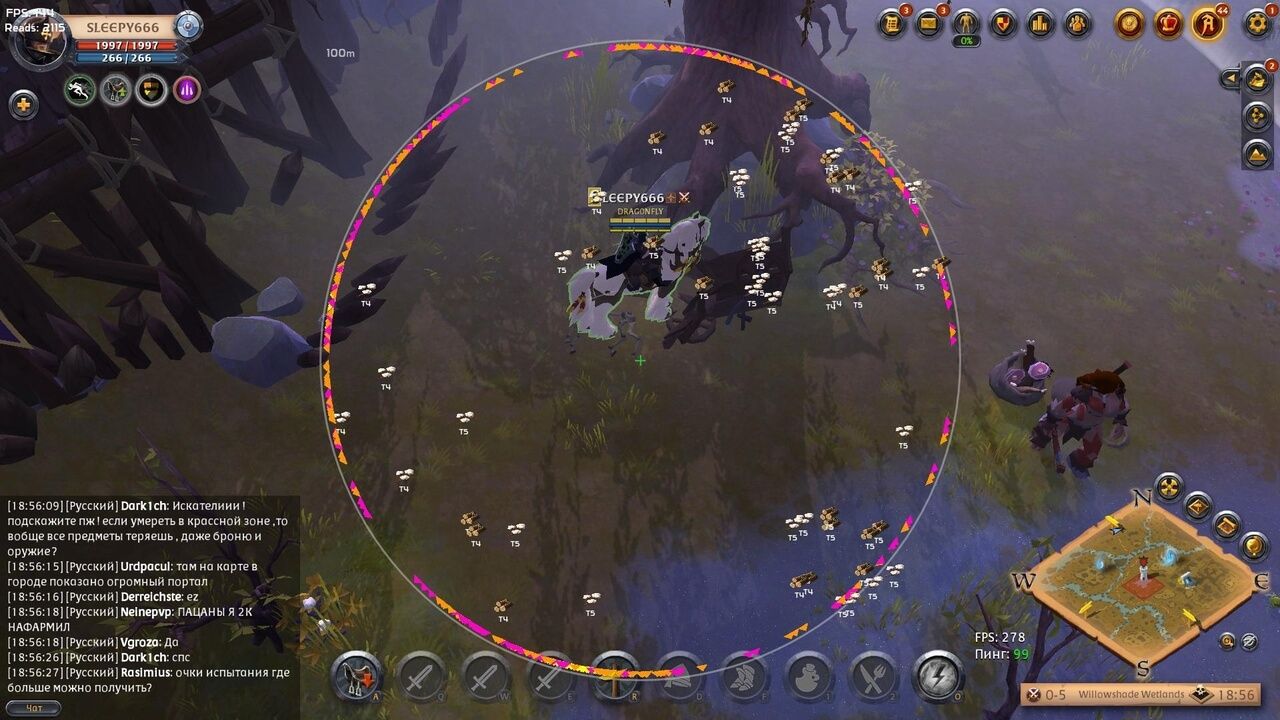Open the character inventory figure icon
1280x720 pixels.
coord(966,23)
